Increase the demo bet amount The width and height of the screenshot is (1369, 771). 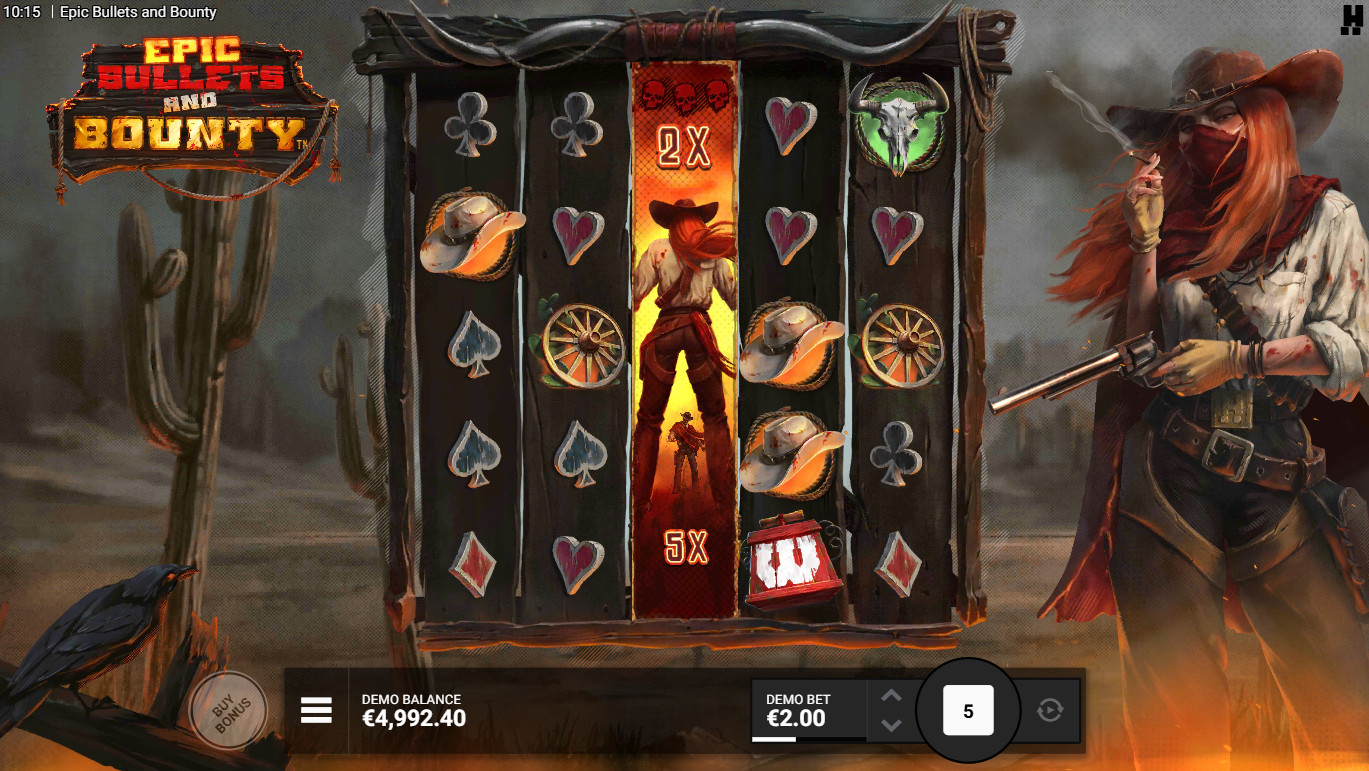click(891, 696)
